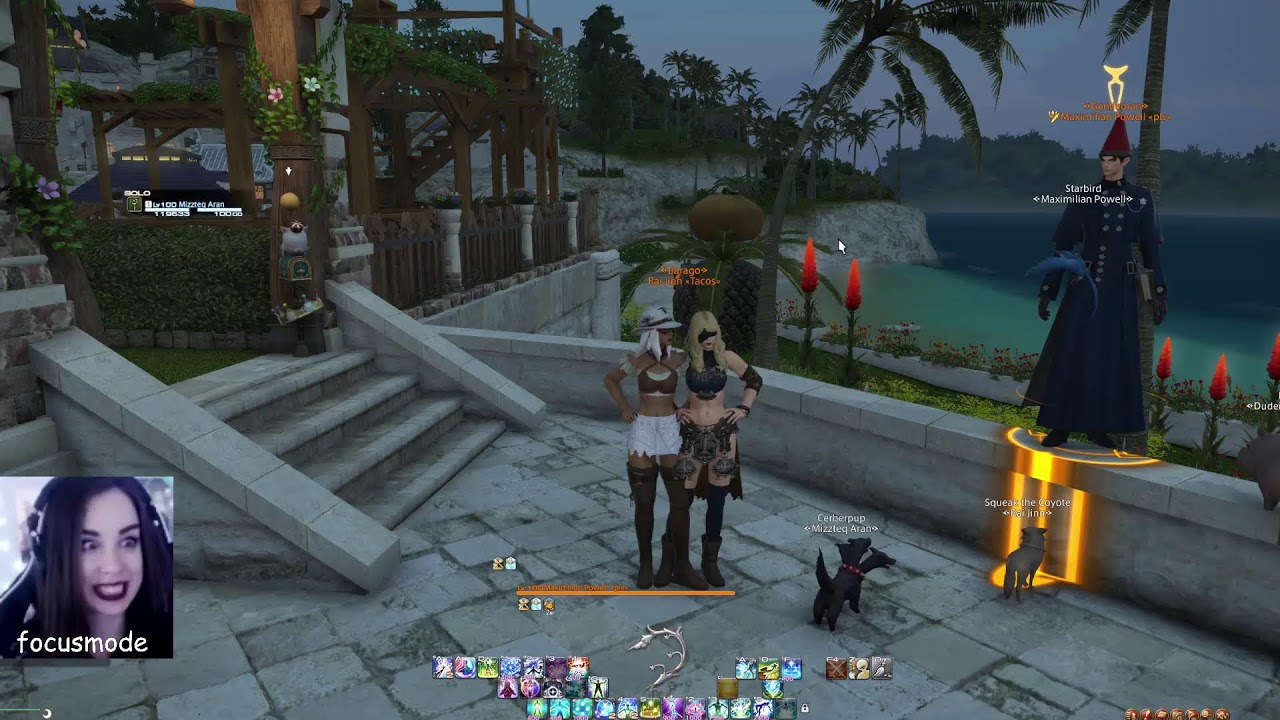Select the crossed-out brown hotbar icon
This screenshot has height=720, width=1280.
(x=836, y=669)
